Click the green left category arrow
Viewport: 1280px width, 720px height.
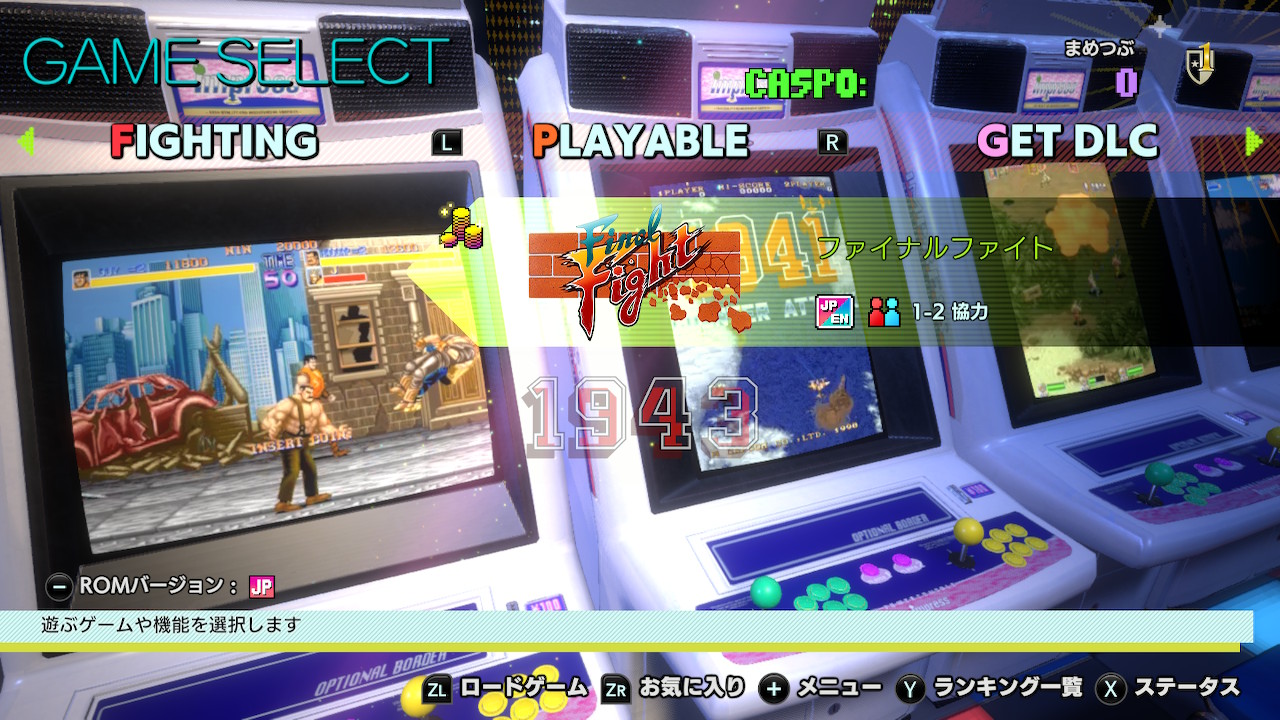26,141
